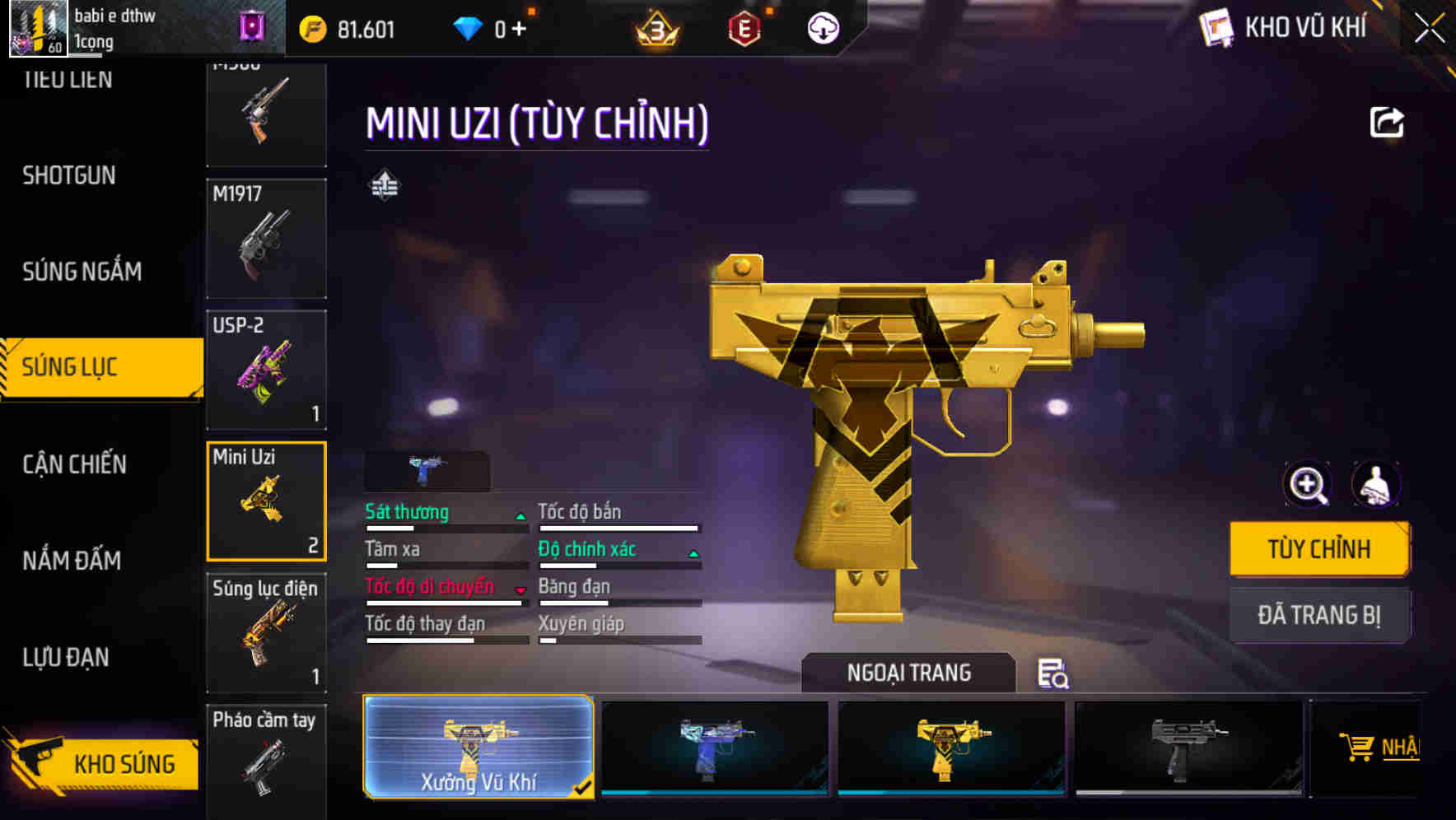Viewport: 1456px width, 820px height.
Task: Choose the blue Mini Uzi skin
Action: 714,747
